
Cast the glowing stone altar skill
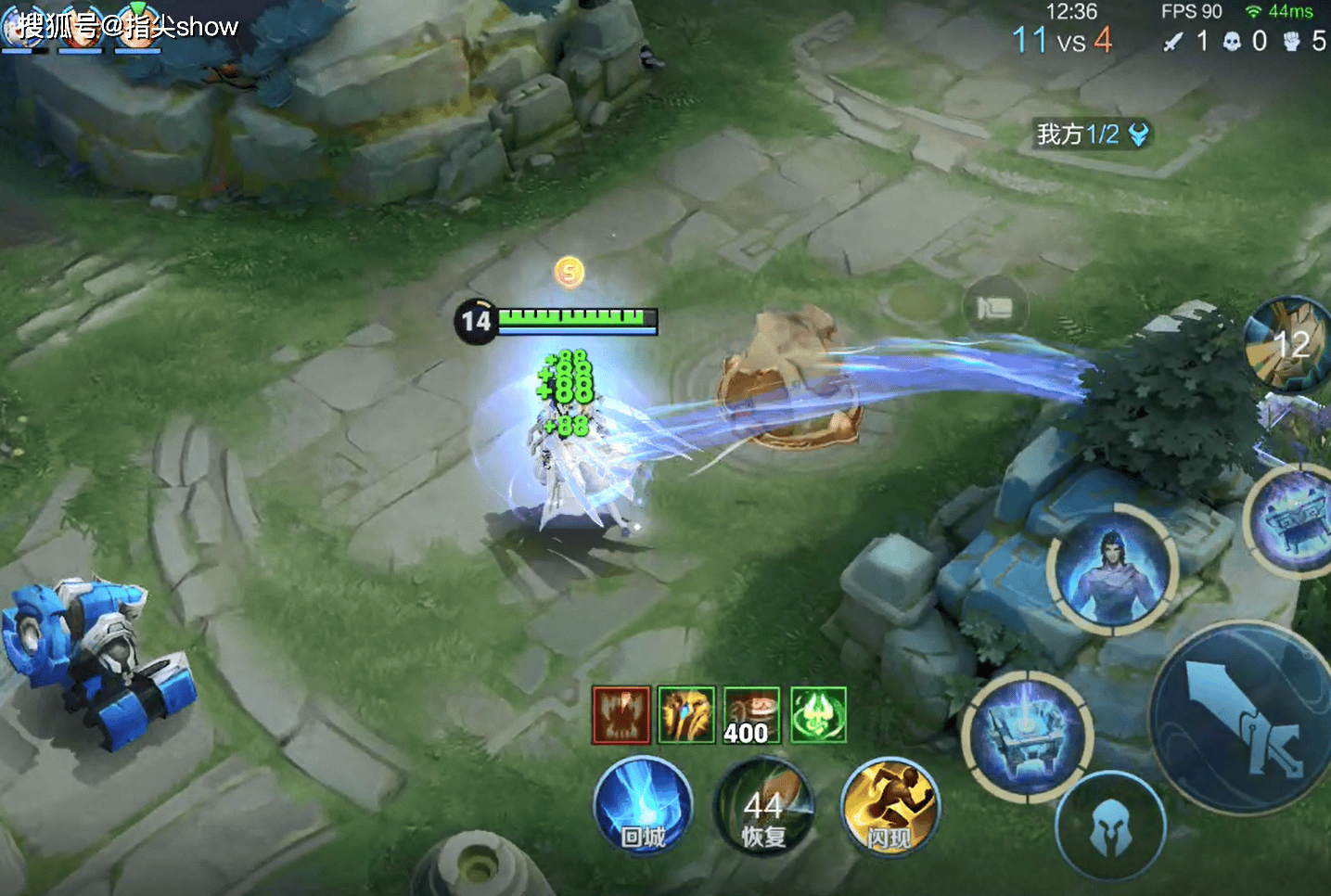(1027, 736)
